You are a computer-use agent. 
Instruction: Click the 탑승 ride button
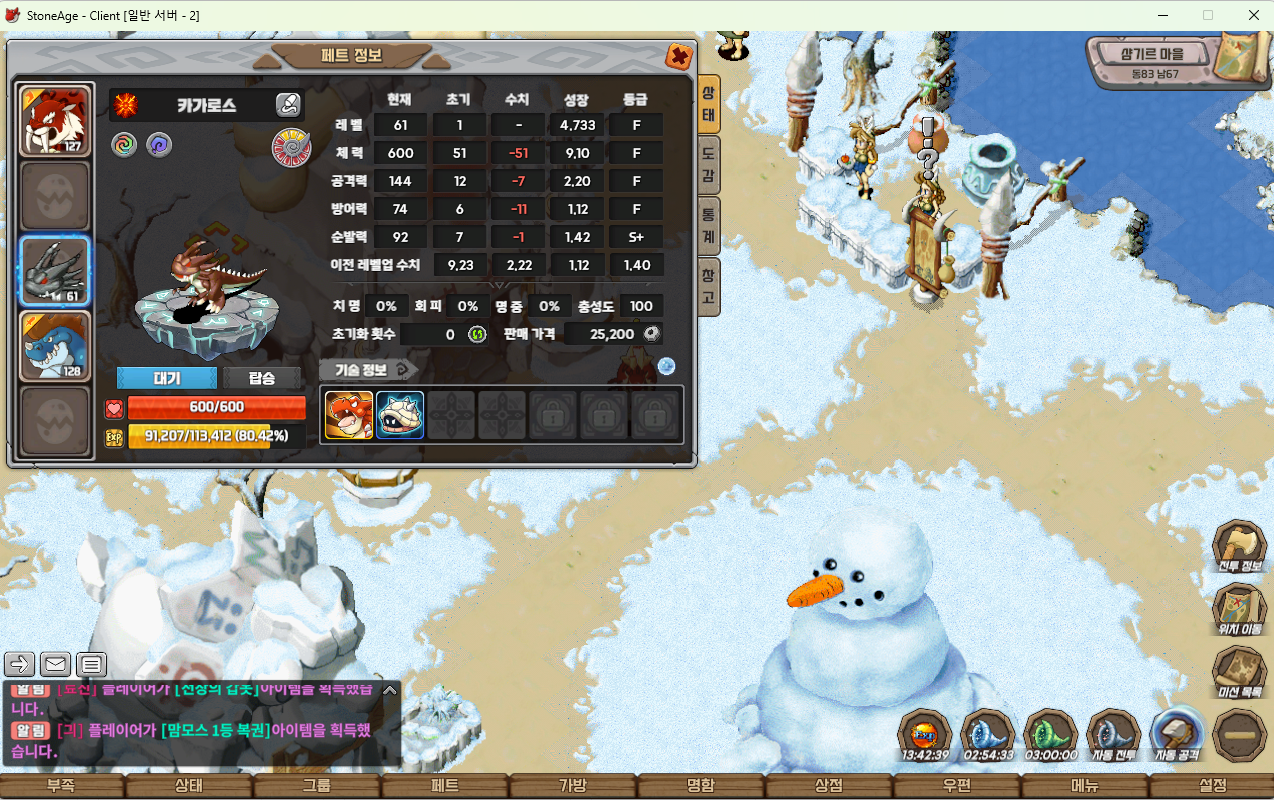point(261,378)
